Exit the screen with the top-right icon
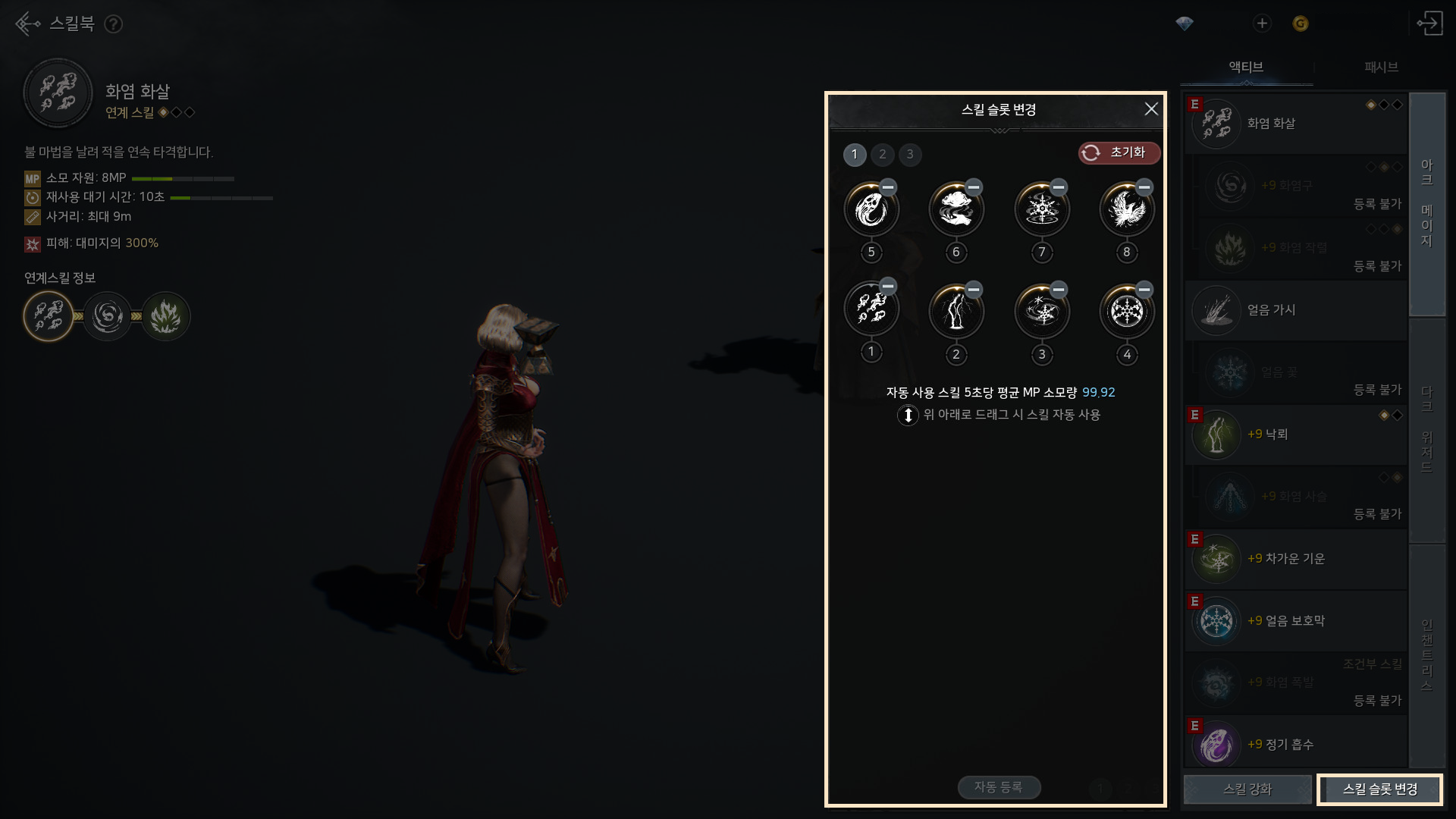Image resolution: width=1456 pixels, height=819 pixels. pyautogui.click(x=1429, y=24)
